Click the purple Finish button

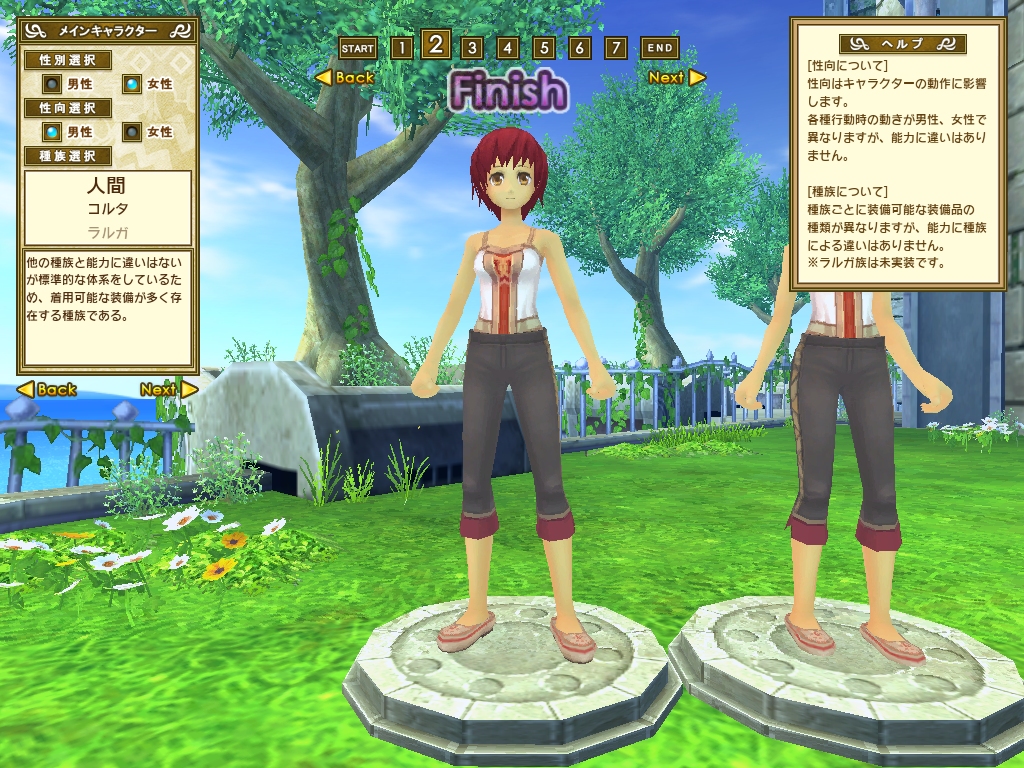pyautogui.click(x=507, y=91)
